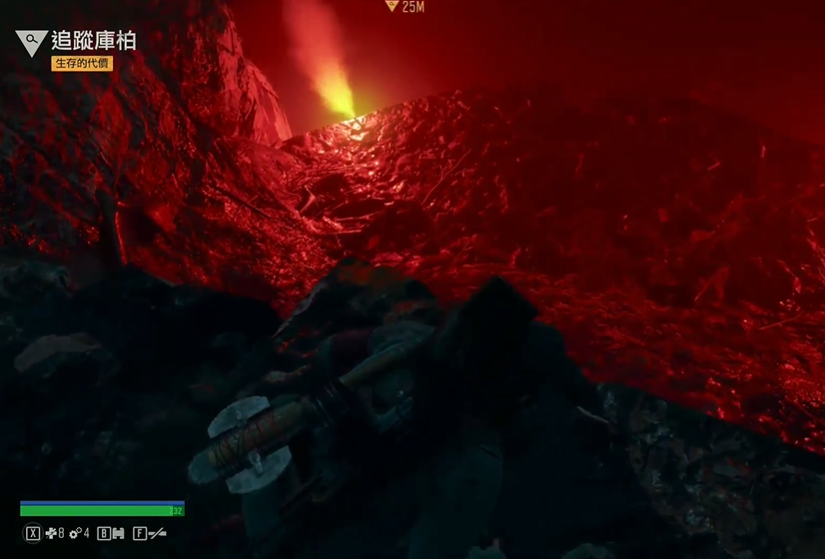
Task: Click the objective waypoint marker at 25M
Action: [x=391, y=6]
